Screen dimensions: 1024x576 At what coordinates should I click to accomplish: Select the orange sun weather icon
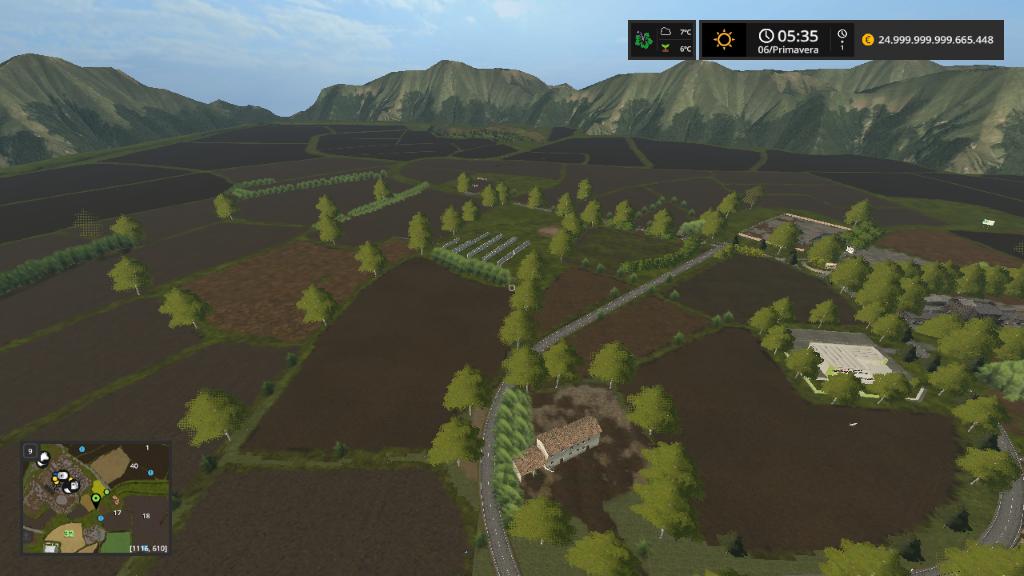pos(723,40)
